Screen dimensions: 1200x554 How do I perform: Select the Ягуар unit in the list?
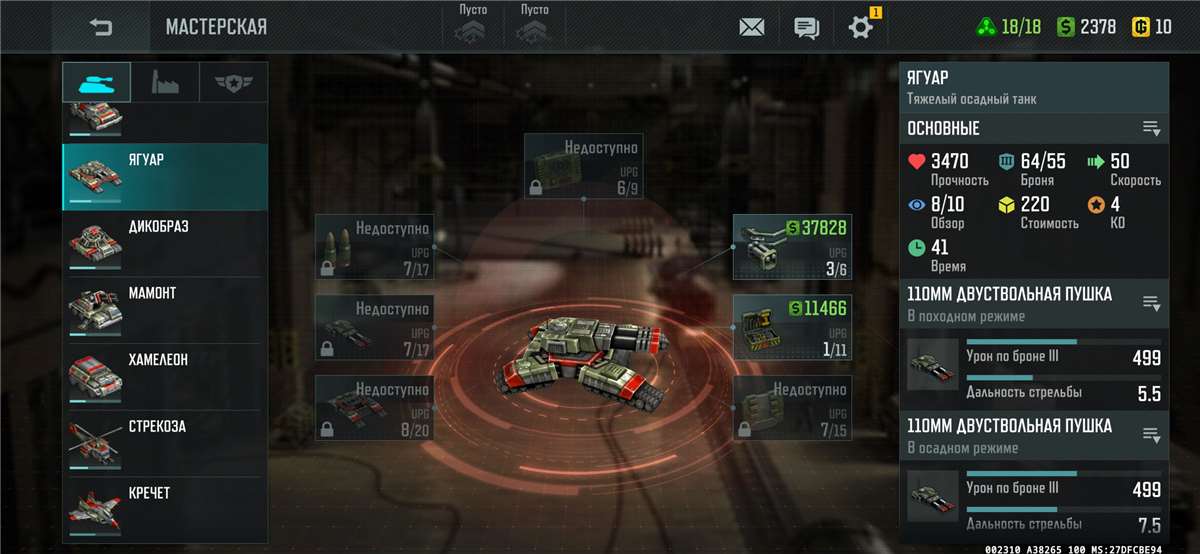(x=165, y=176)
